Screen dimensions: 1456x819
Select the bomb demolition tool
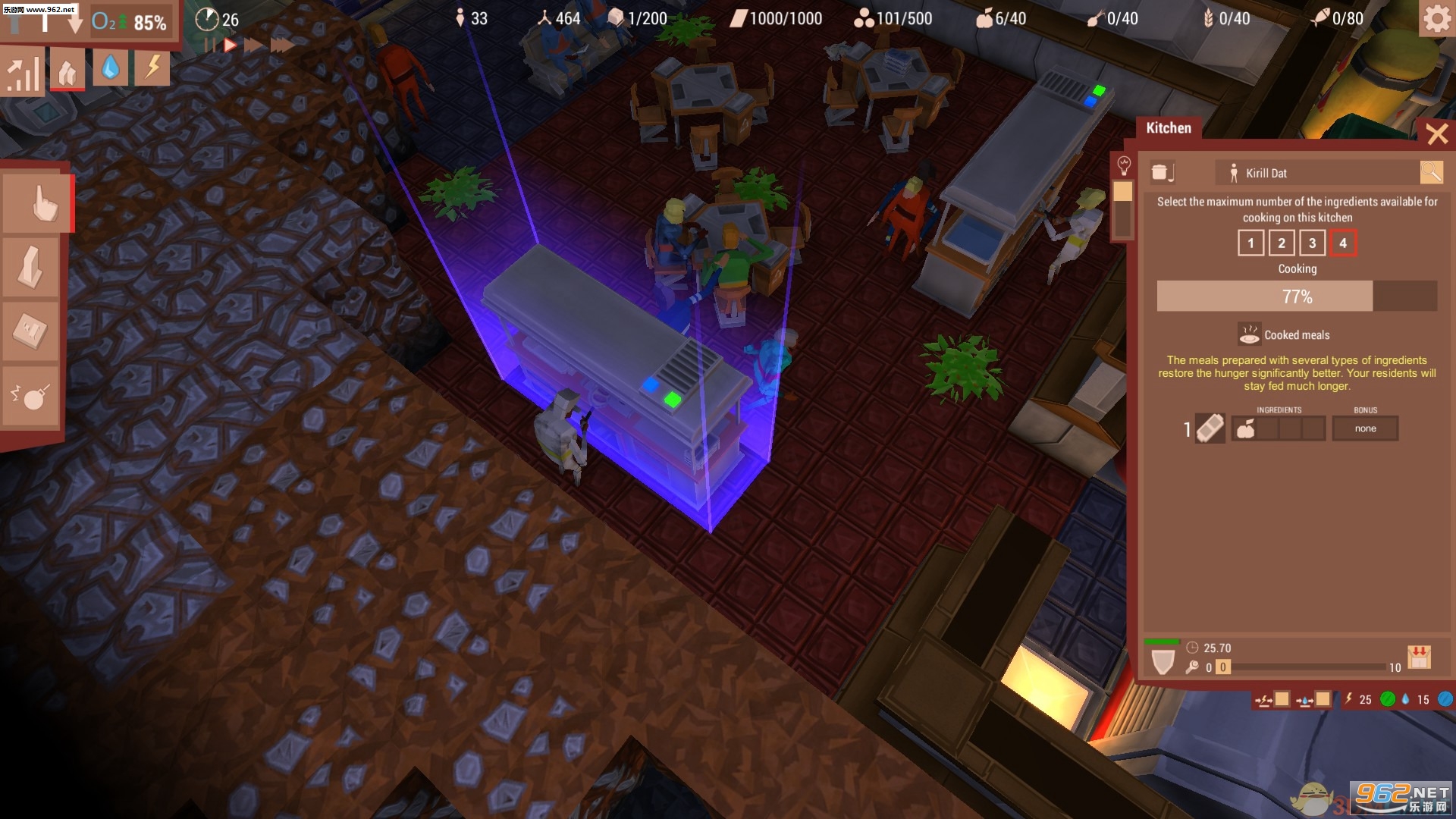(x=32, y=396)
